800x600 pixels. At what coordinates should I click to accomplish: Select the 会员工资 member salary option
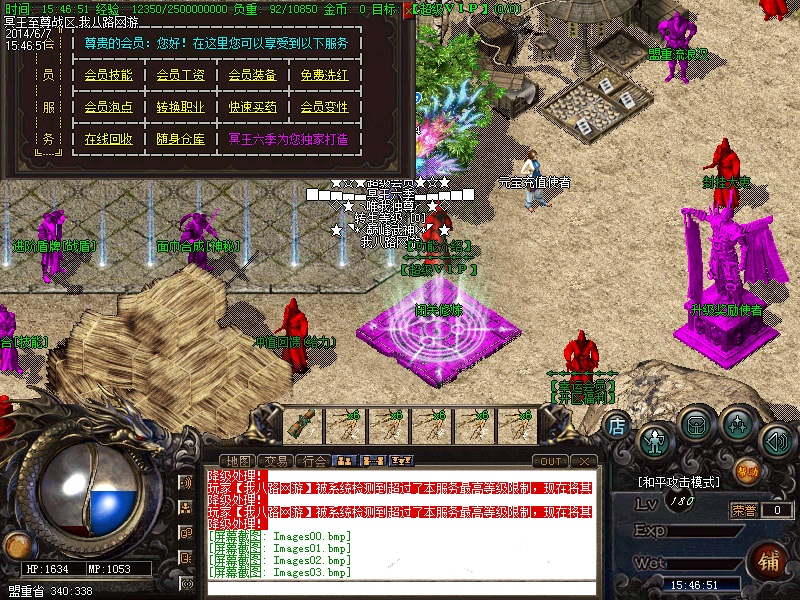(180, 75)
